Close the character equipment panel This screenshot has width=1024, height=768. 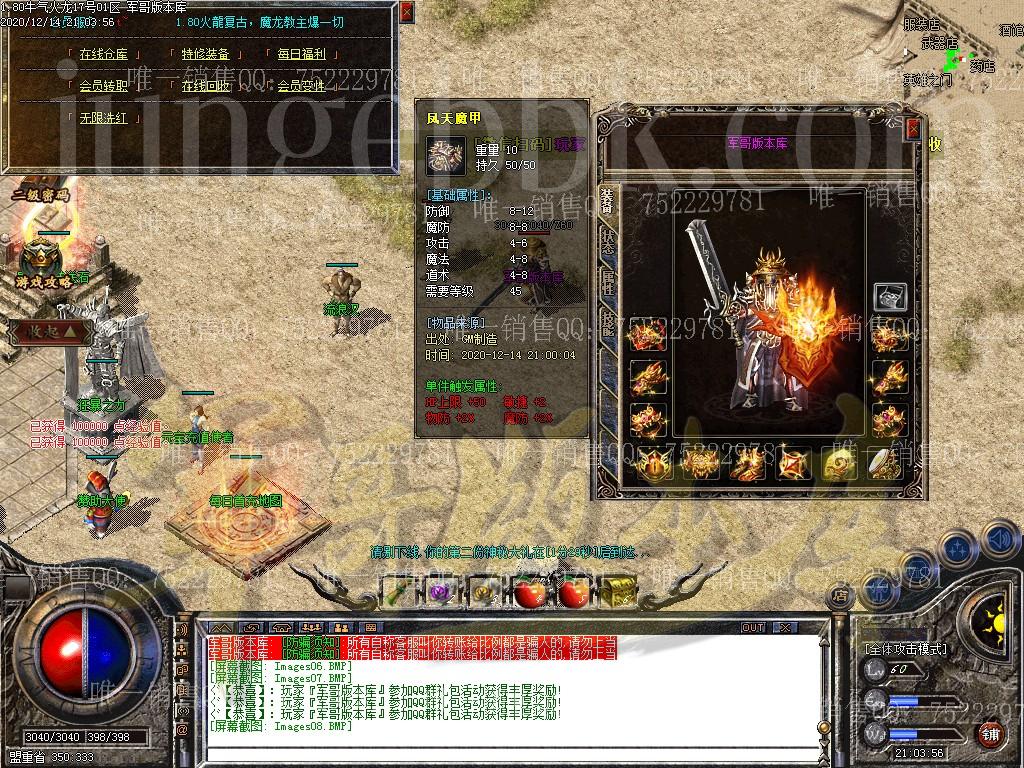[x=913, y=128]
